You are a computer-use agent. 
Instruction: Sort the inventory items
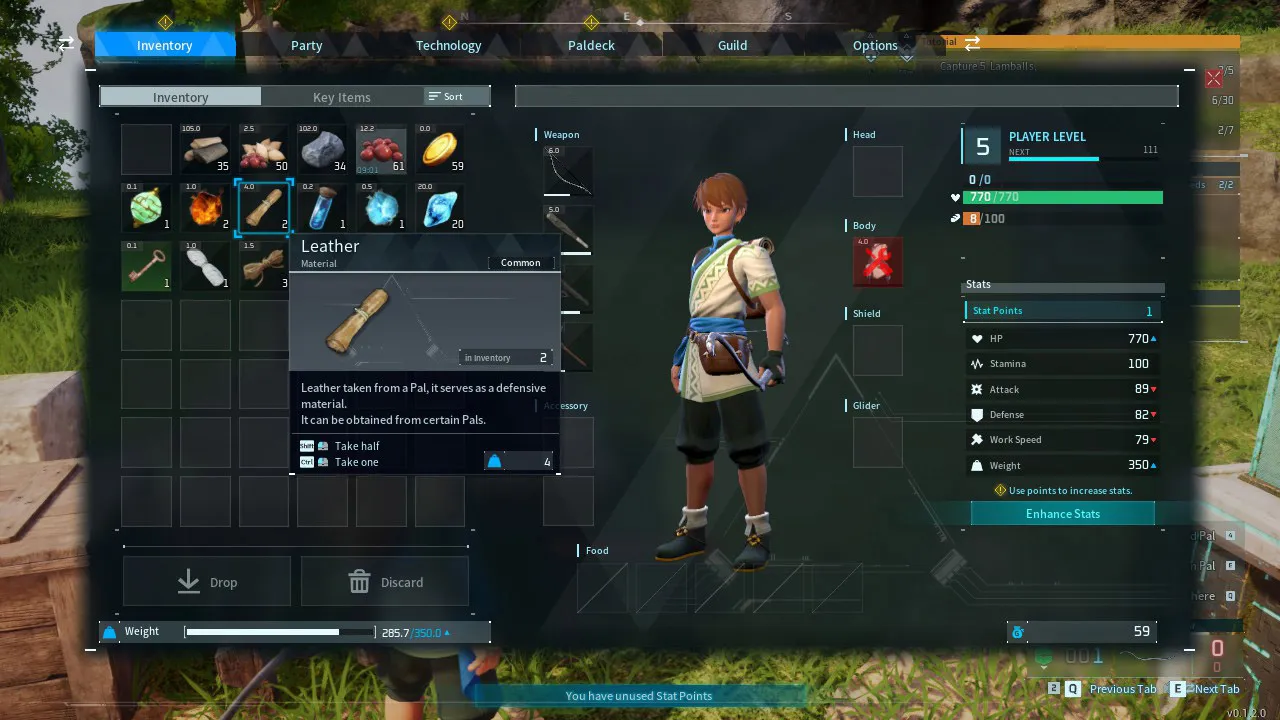click(x=446, y=96)
